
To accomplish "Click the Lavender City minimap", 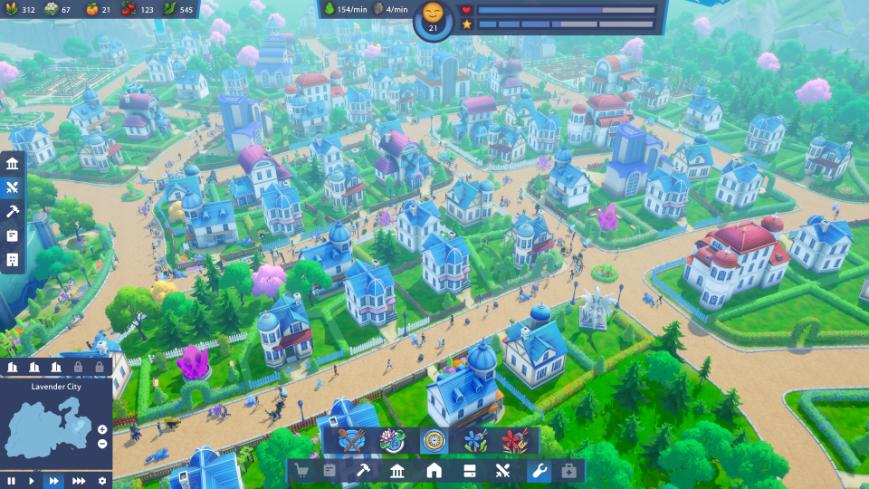I will tap(50, 427).
